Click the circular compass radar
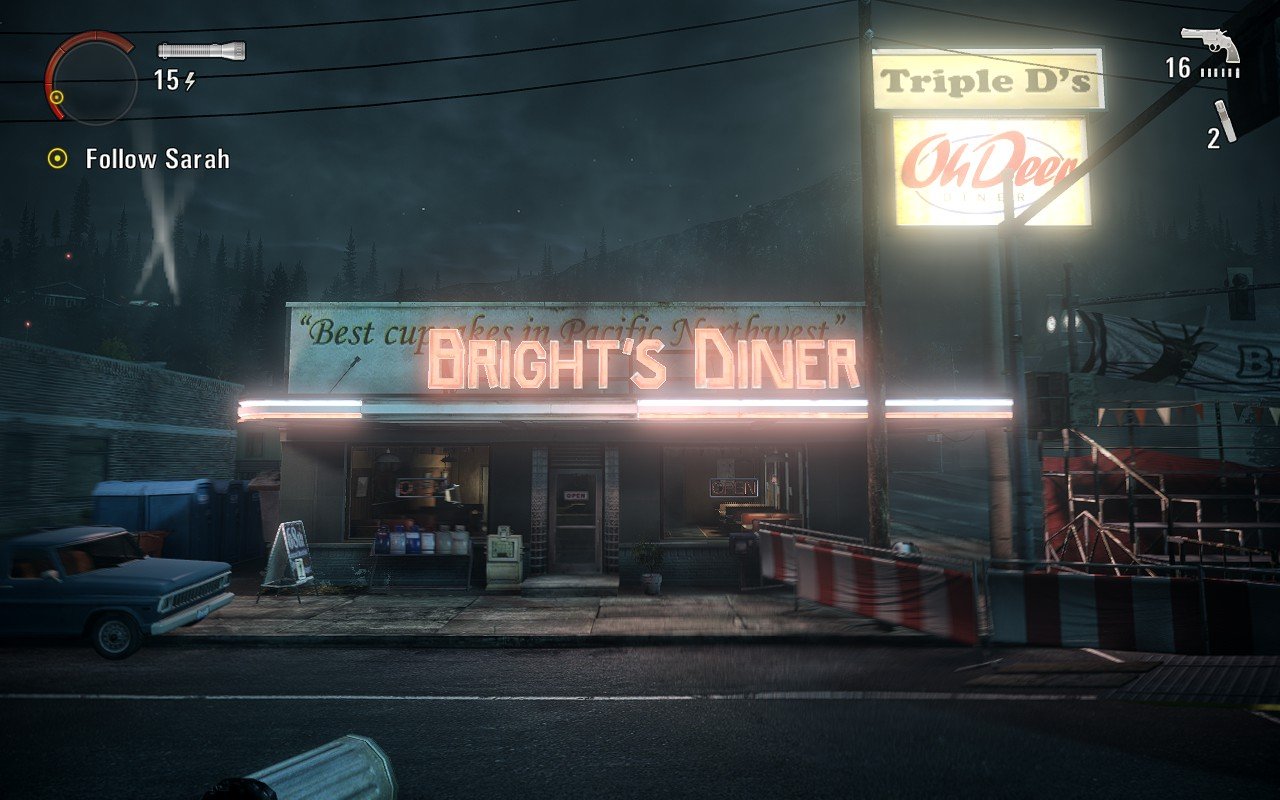The image size is (1280, 800). tap(91, 78)
